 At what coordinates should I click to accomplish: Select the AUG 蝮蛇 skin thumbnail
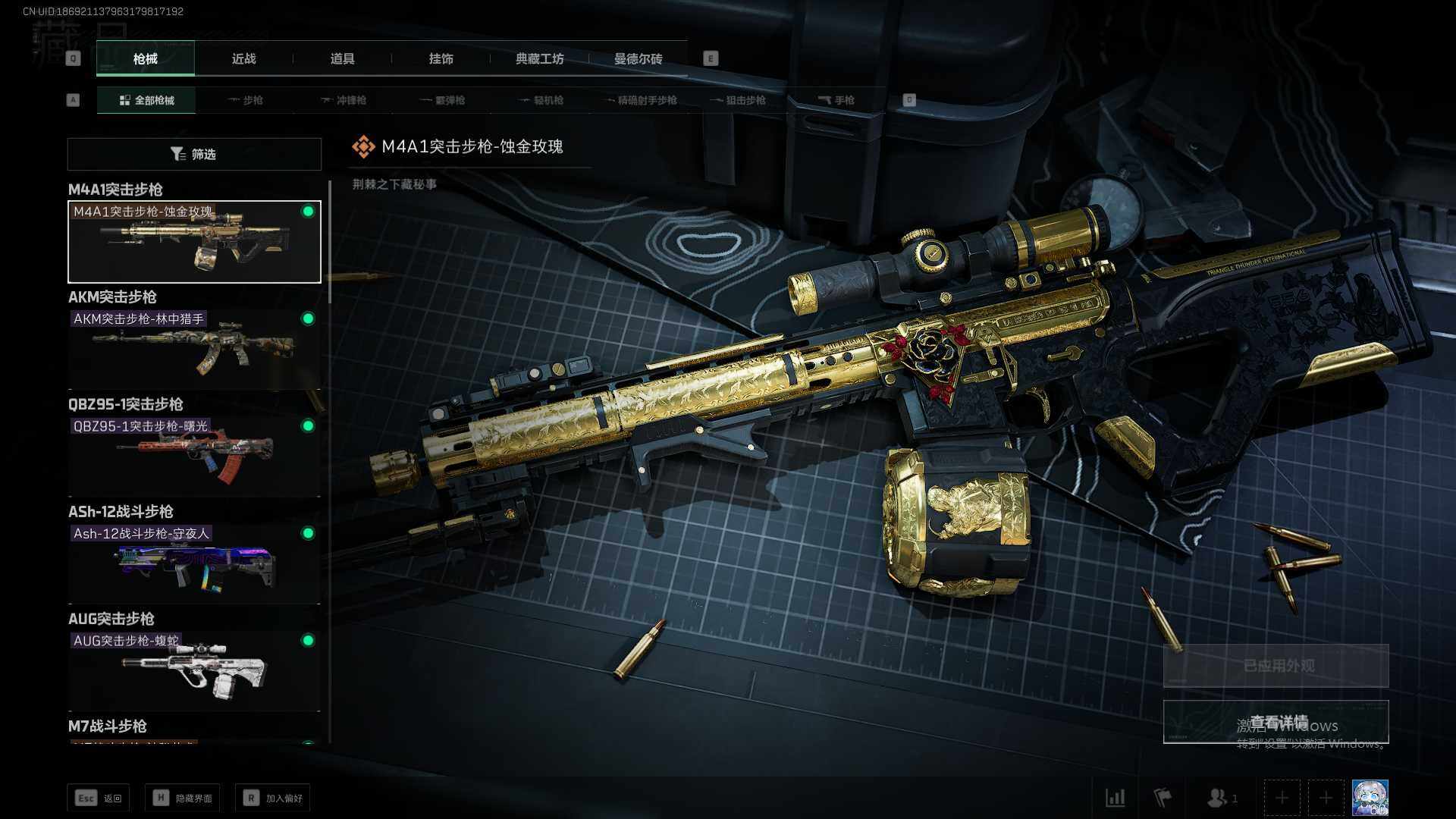click(194, 671)
